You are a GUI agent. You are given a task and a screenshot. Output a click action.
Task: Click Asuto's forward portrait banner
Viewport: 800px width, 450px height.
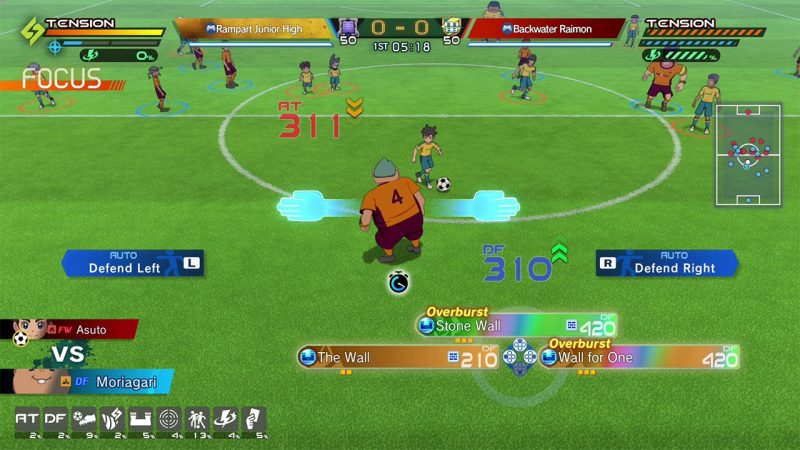click(68, 329)
